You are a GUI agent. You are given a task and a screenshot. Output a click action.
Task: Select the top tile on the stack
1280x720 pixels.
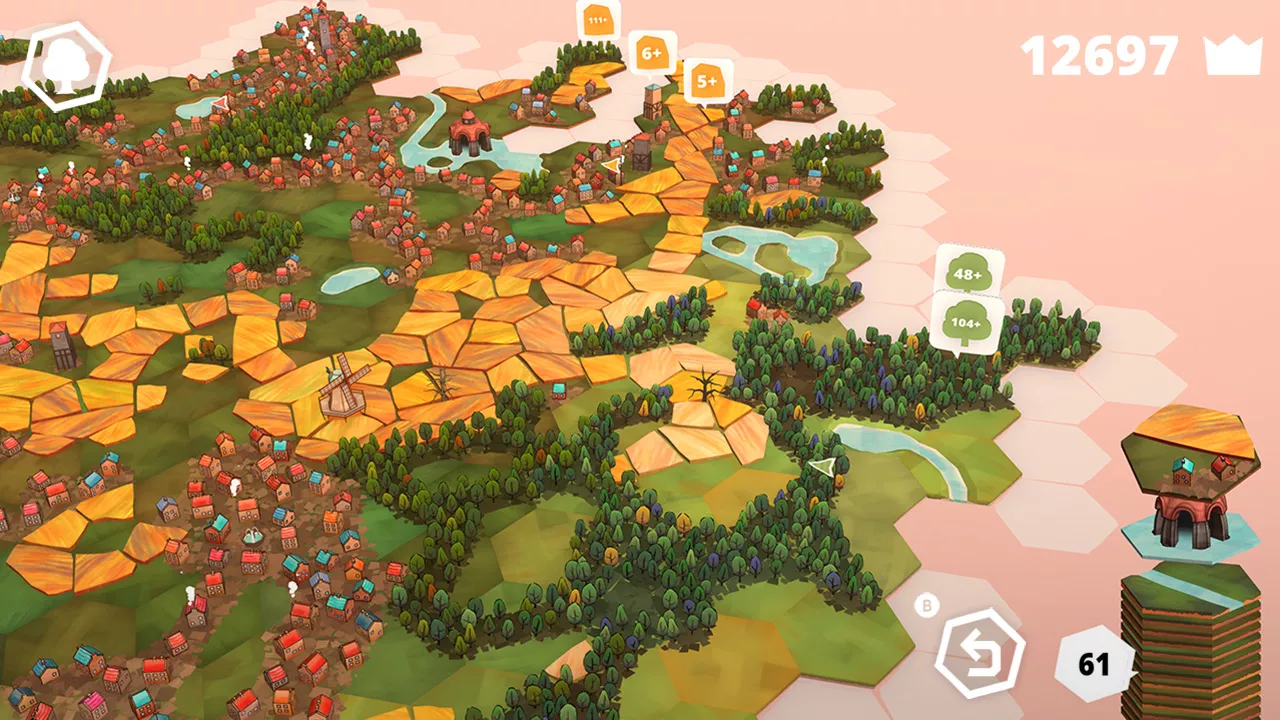[x=1188, y=445]
